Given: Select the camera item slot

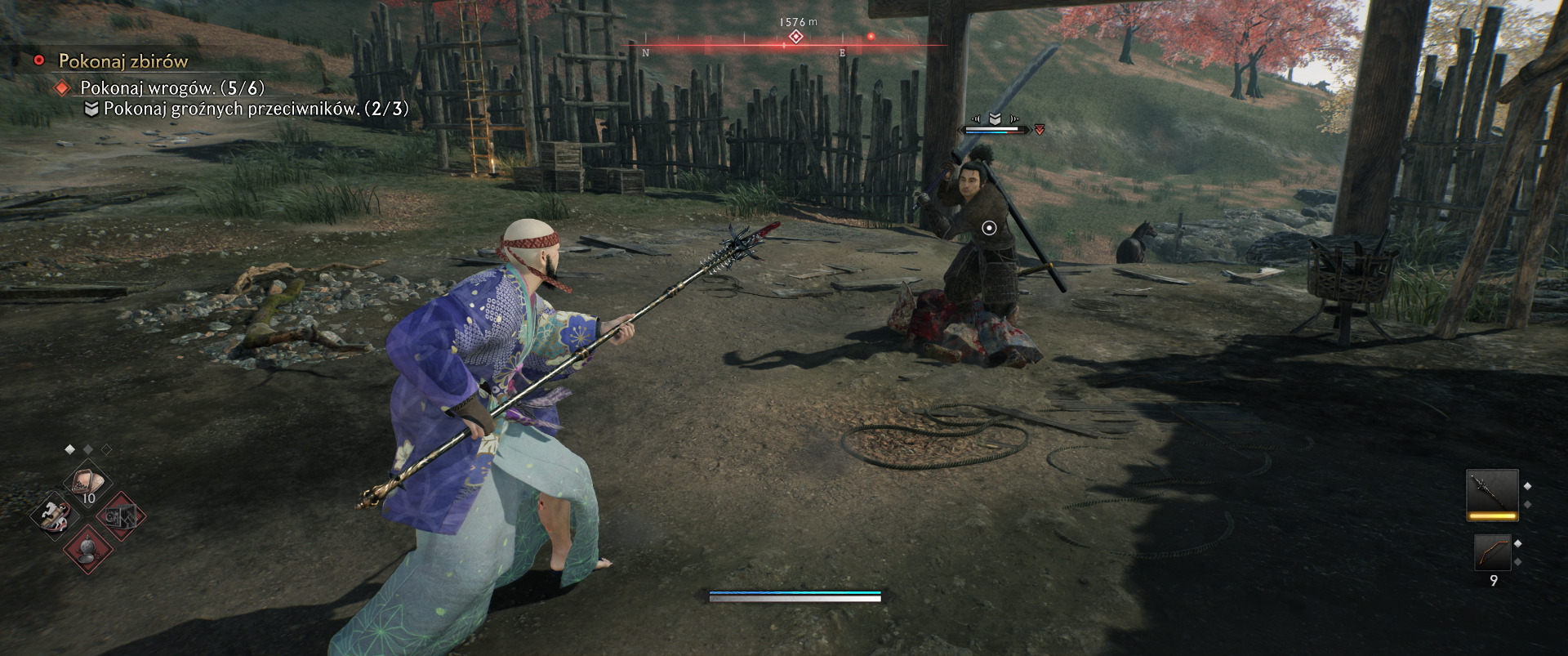Looking at the screenshot, I should point(122,516).
